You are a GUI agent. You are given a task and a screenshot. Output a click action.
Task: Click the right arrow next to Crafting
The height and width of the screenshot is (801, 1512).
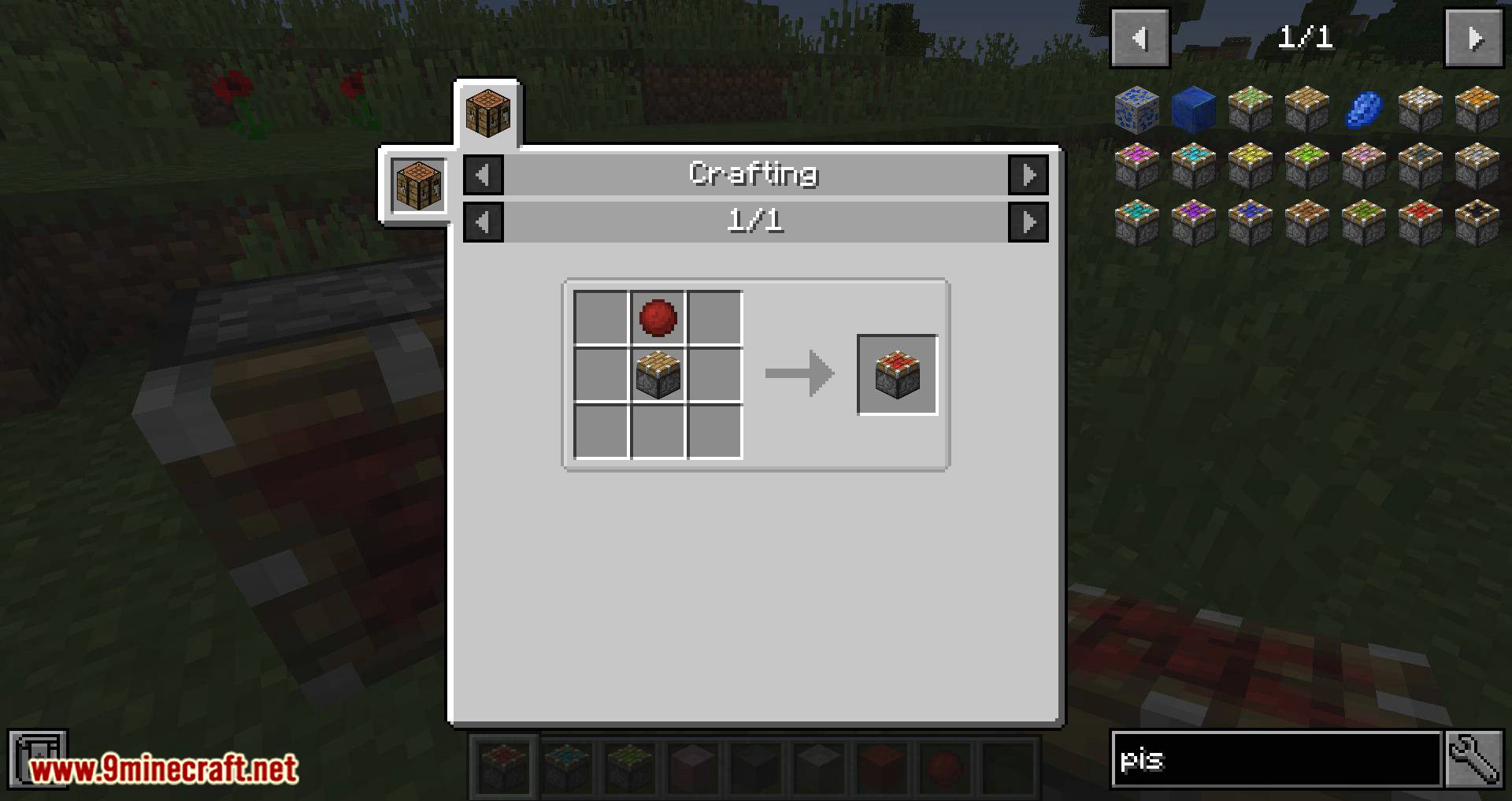point(1028,174)
